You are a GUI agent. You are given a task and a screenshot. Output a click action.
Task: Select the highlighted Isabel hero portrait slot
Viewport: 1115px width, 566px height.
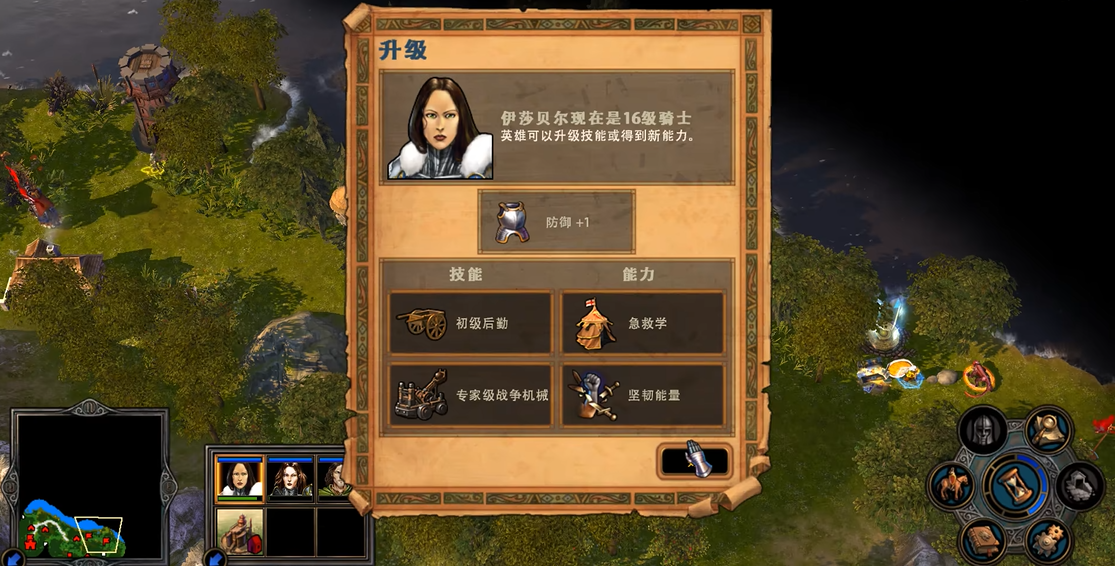pos(240,477)
